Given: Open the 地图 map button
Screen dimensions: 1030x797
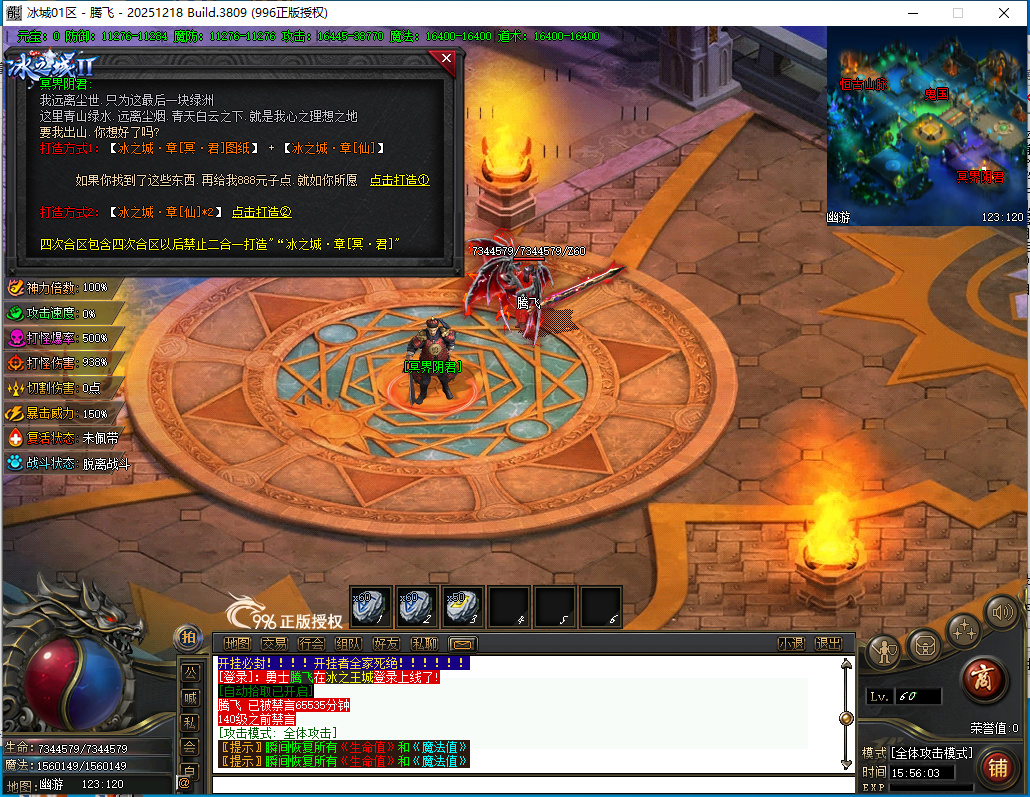Looking at the screenshot, I should point(237,643).
